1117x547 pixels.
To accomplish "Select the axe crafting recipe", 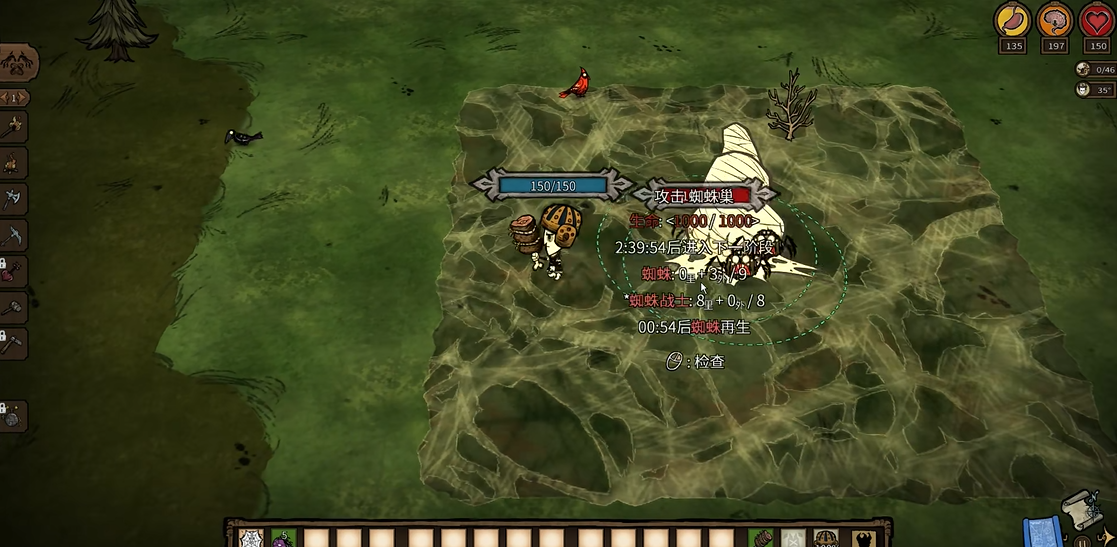I will (14, 199).
